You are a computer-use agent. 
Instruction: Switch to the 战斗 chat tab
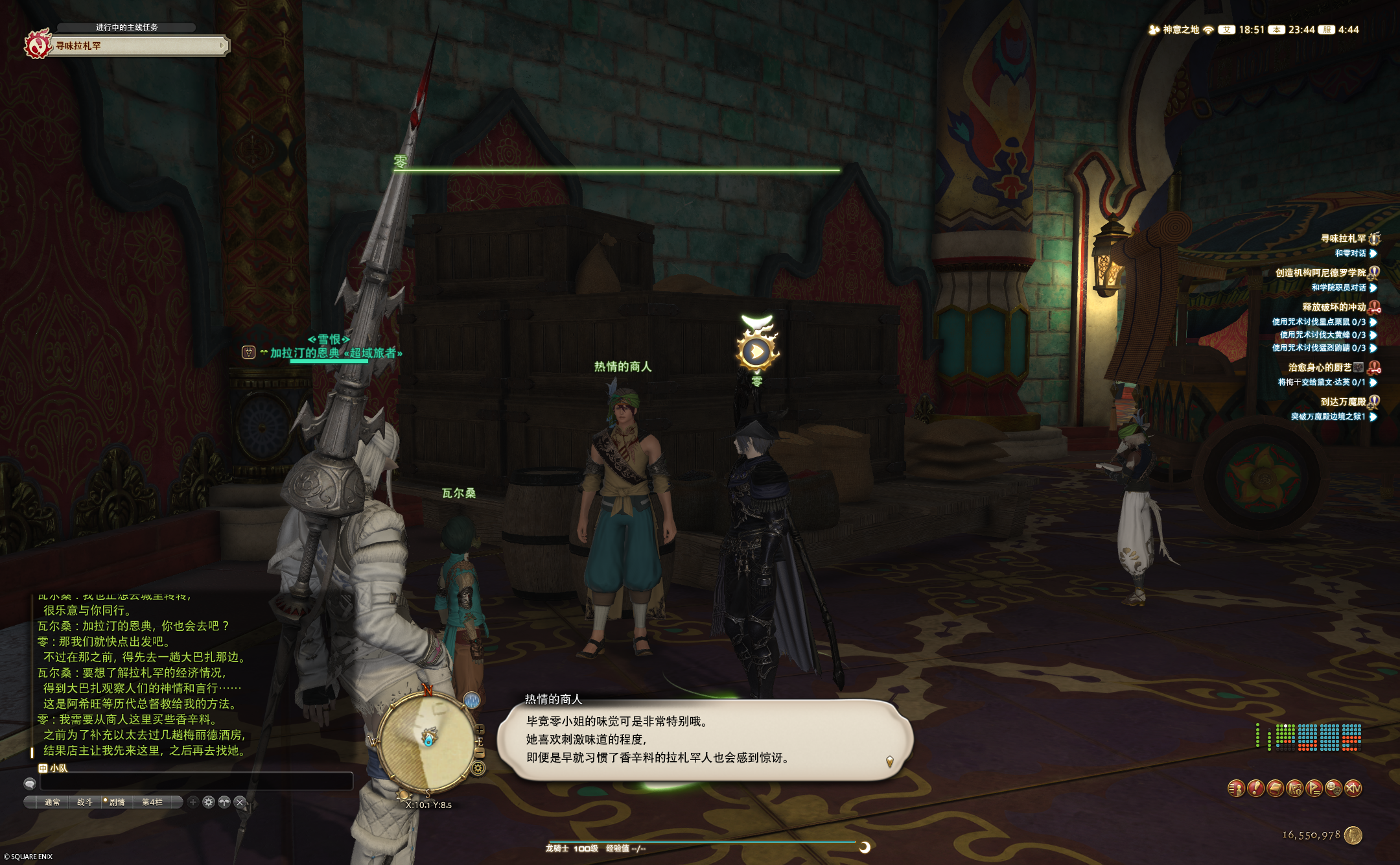coord(84,802)
